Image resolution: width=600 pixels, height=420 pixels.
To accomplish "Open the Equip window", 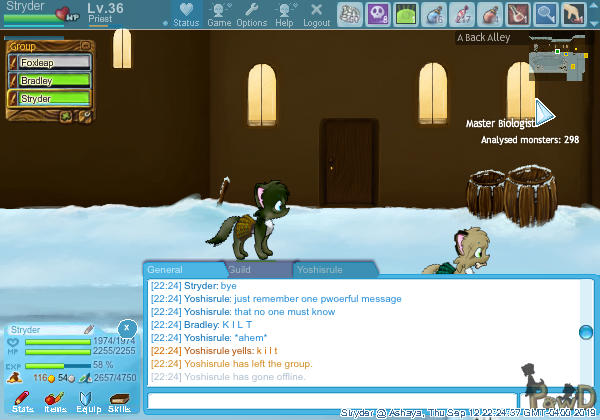I will pyautogui.click(x=88, y=403).
